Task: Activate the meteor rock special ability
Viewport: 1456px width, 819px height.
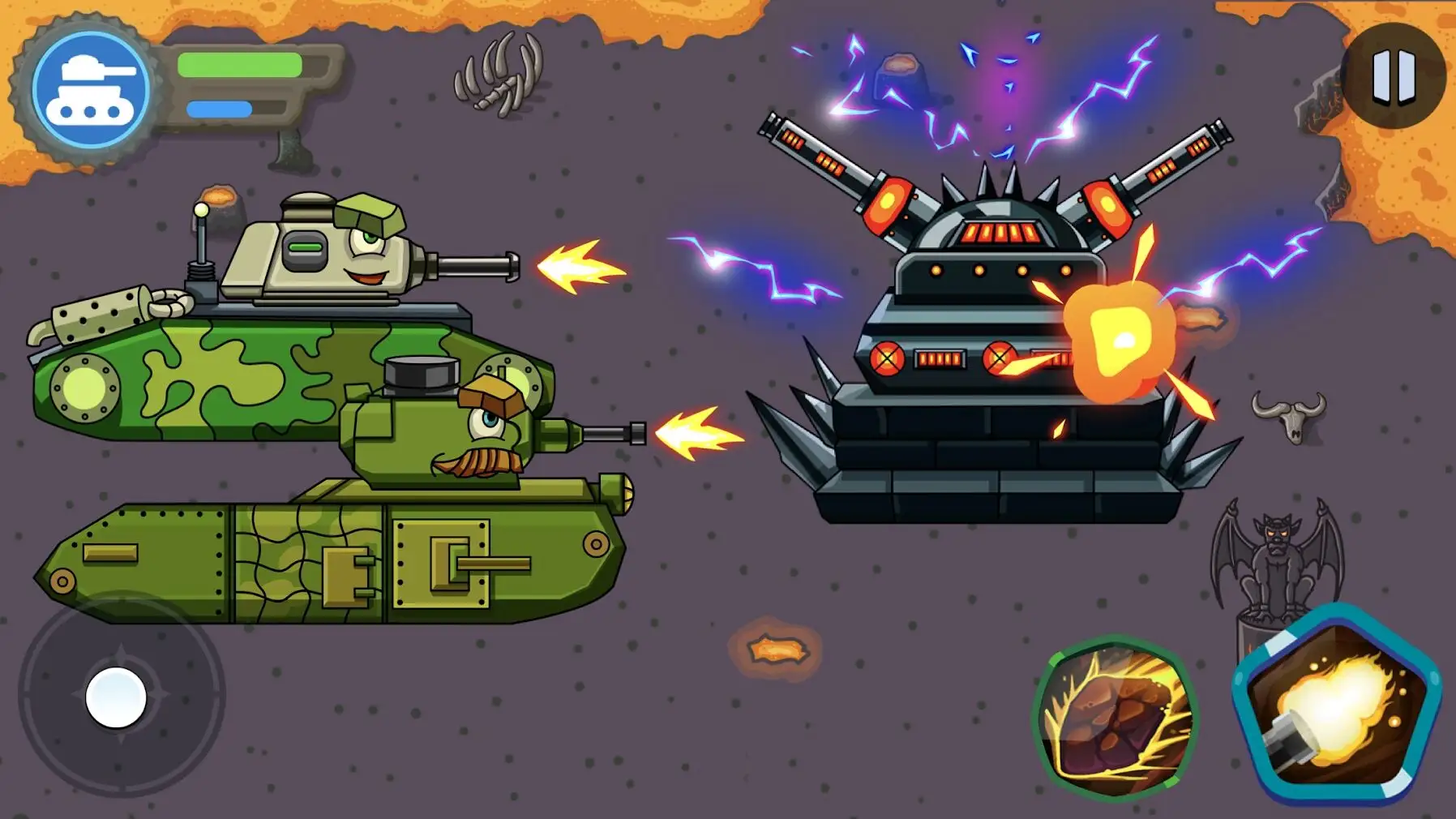Action: pyautogui.click(x=1116, y=719)
